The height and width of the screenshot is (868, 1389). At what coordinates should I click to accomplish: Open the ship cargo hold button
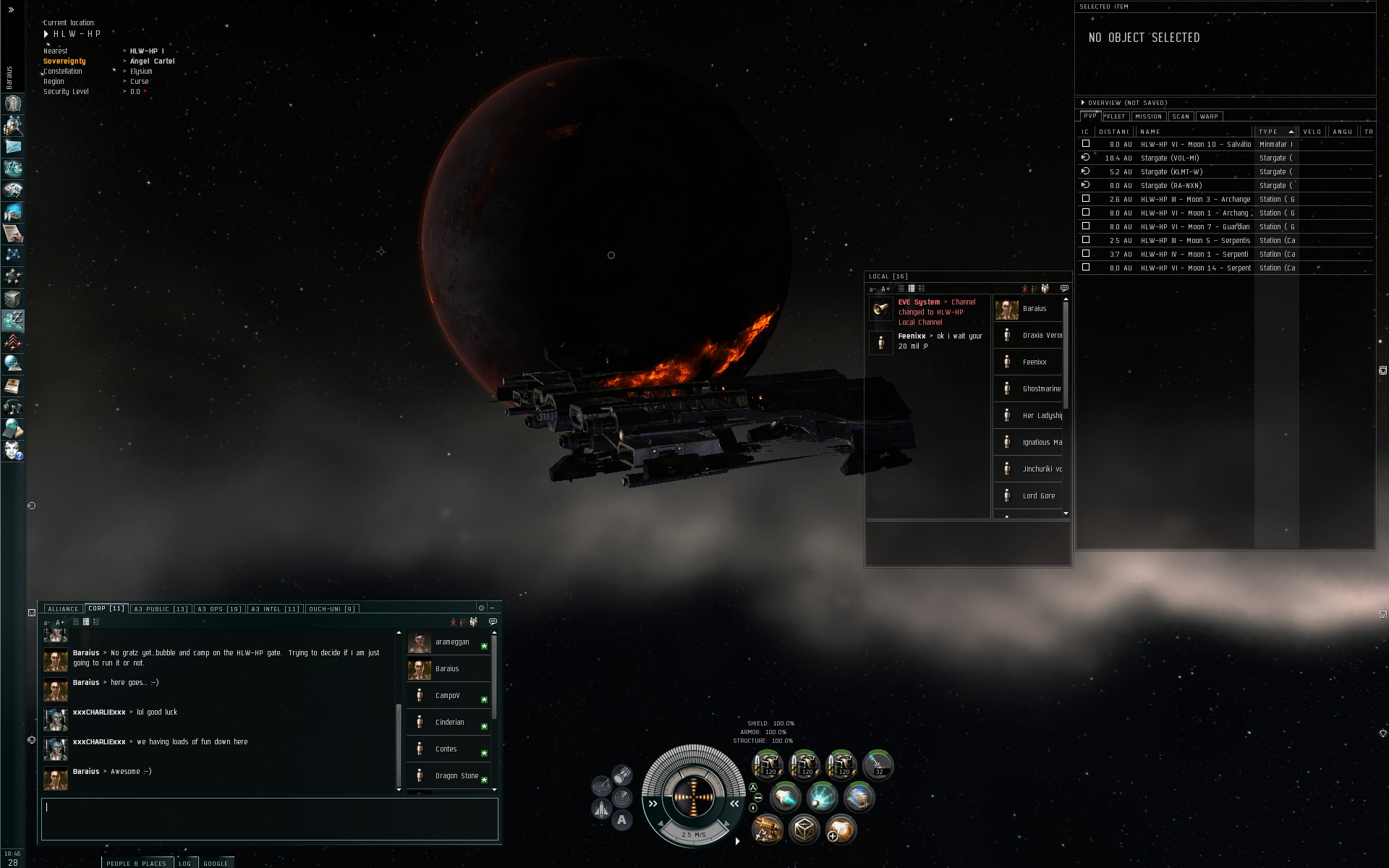coord(622,776)
